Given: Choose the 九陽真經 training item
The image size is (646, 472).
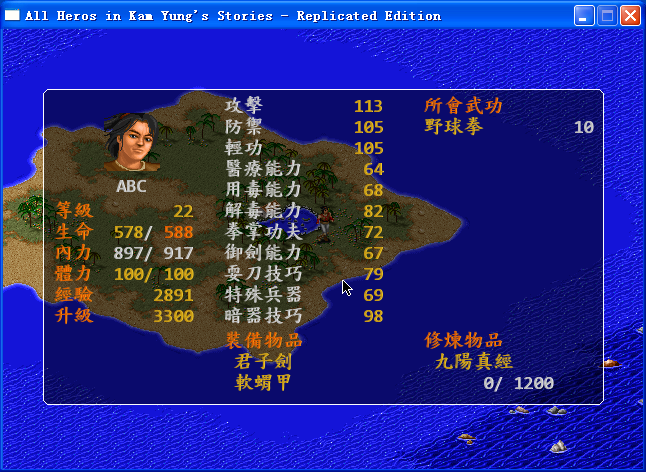Looking at the screenshot, I should [474, 361].
